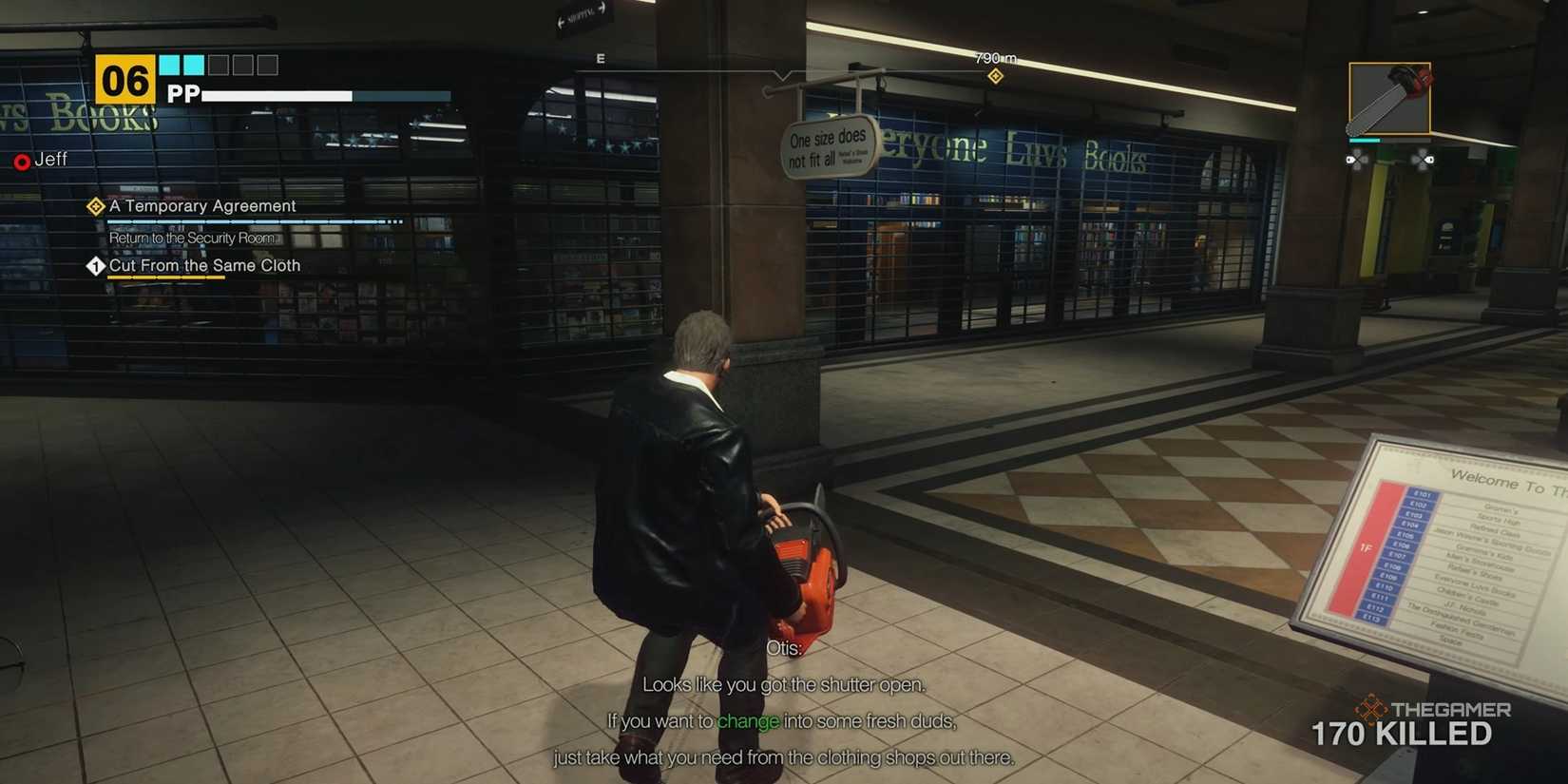Click the quest marker icon beside A Temporary Agreement
Viewport: 1568px width, 784px height.
[x=94, y=205]
